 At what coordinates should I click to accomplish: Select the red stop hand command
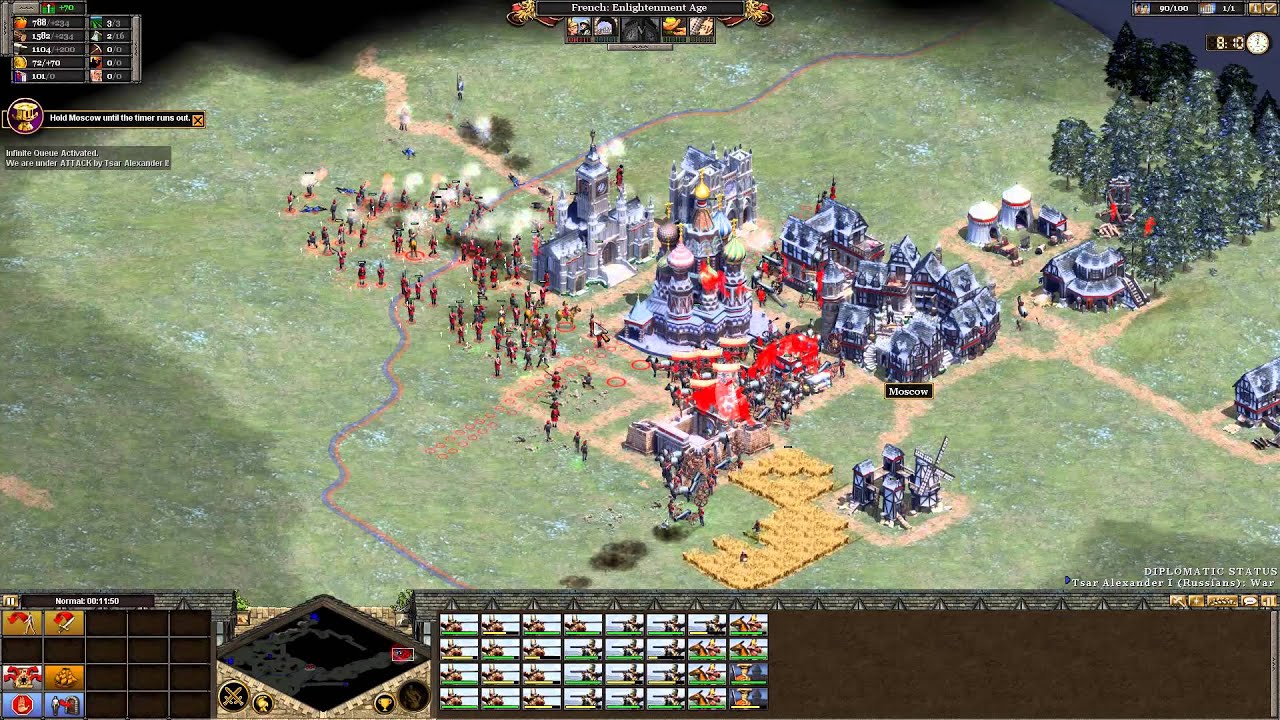click(x=22, y=705)
